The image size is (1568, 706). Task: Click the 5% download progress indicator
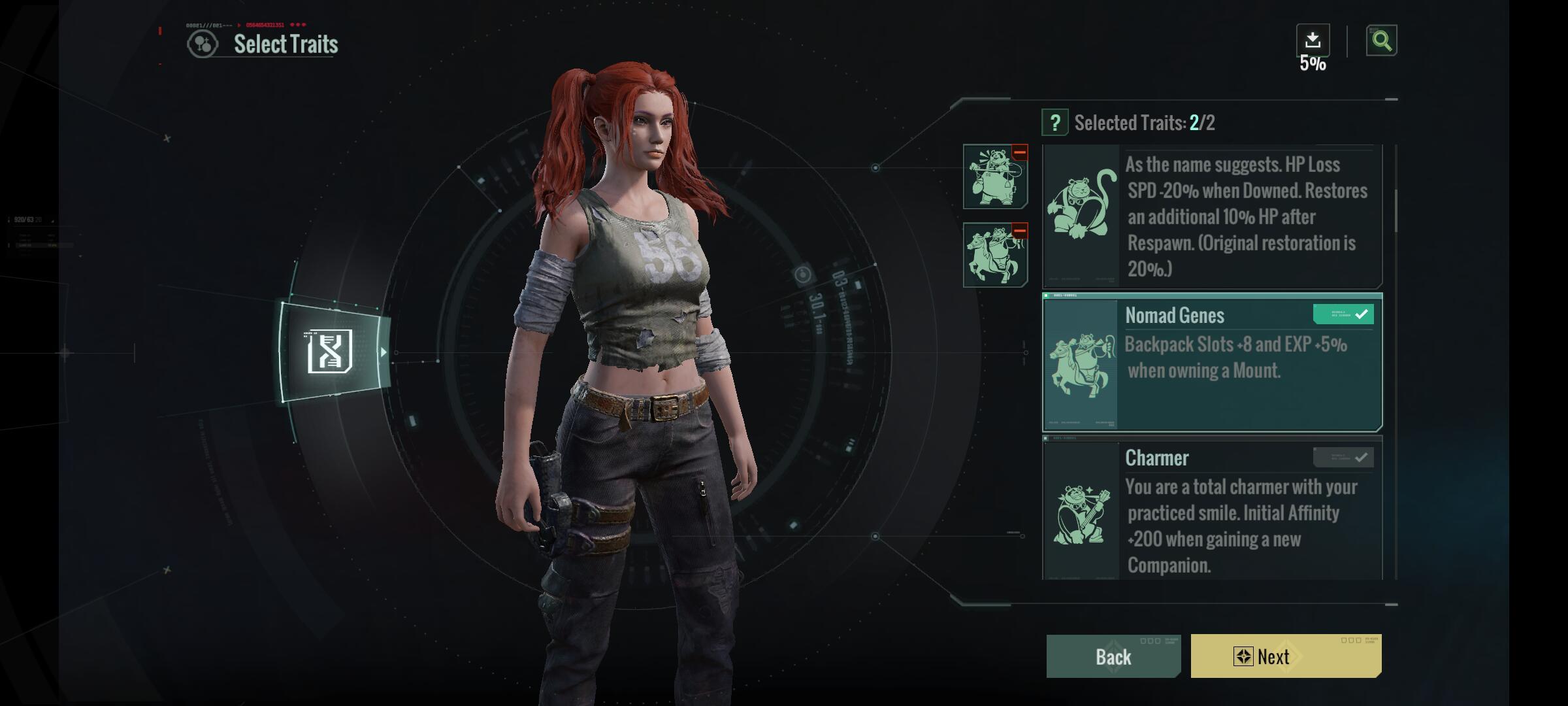pos(1313,65)
